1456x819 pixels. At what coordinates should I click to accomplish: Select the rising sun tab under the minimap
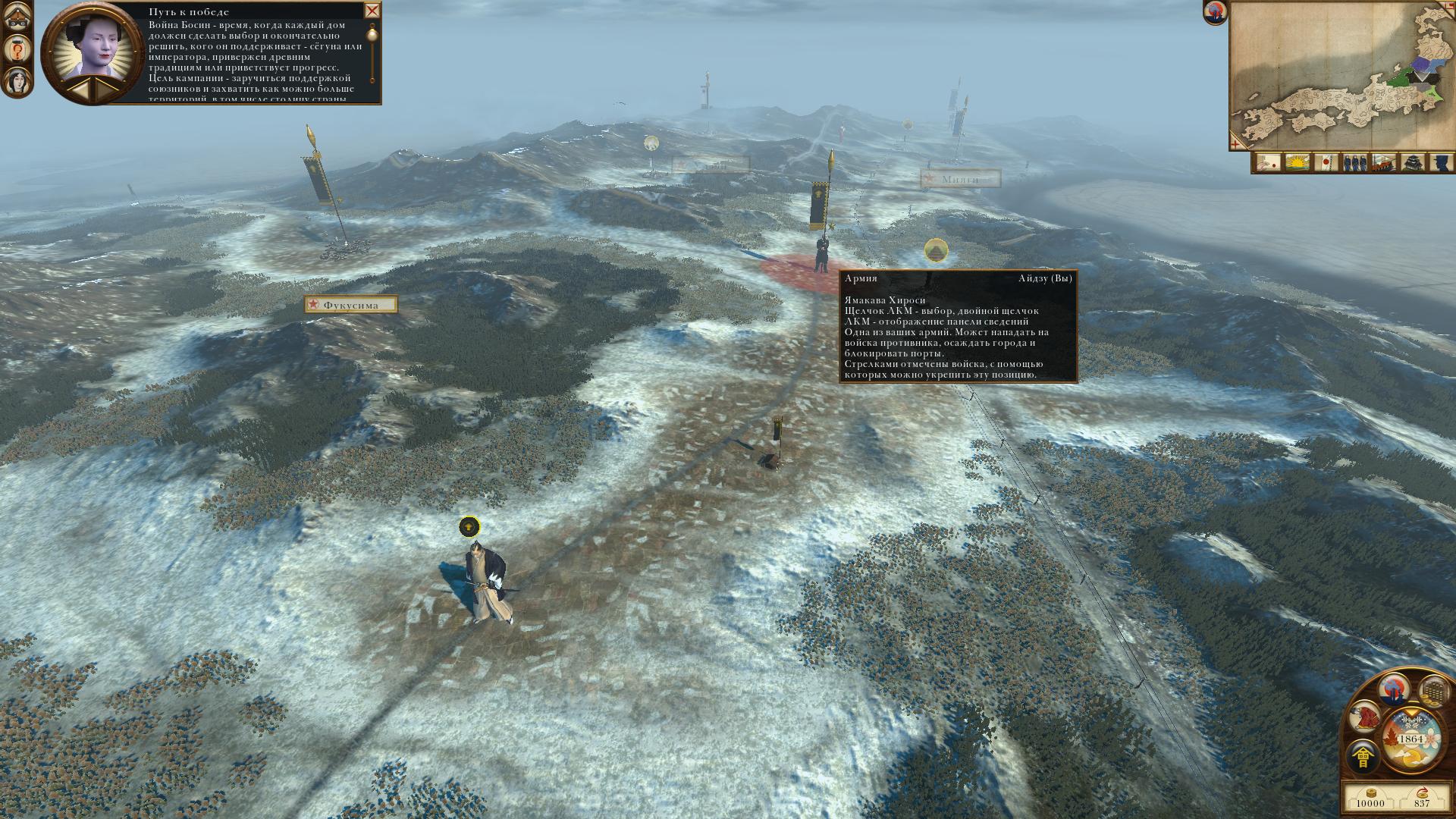[1298, 162]
